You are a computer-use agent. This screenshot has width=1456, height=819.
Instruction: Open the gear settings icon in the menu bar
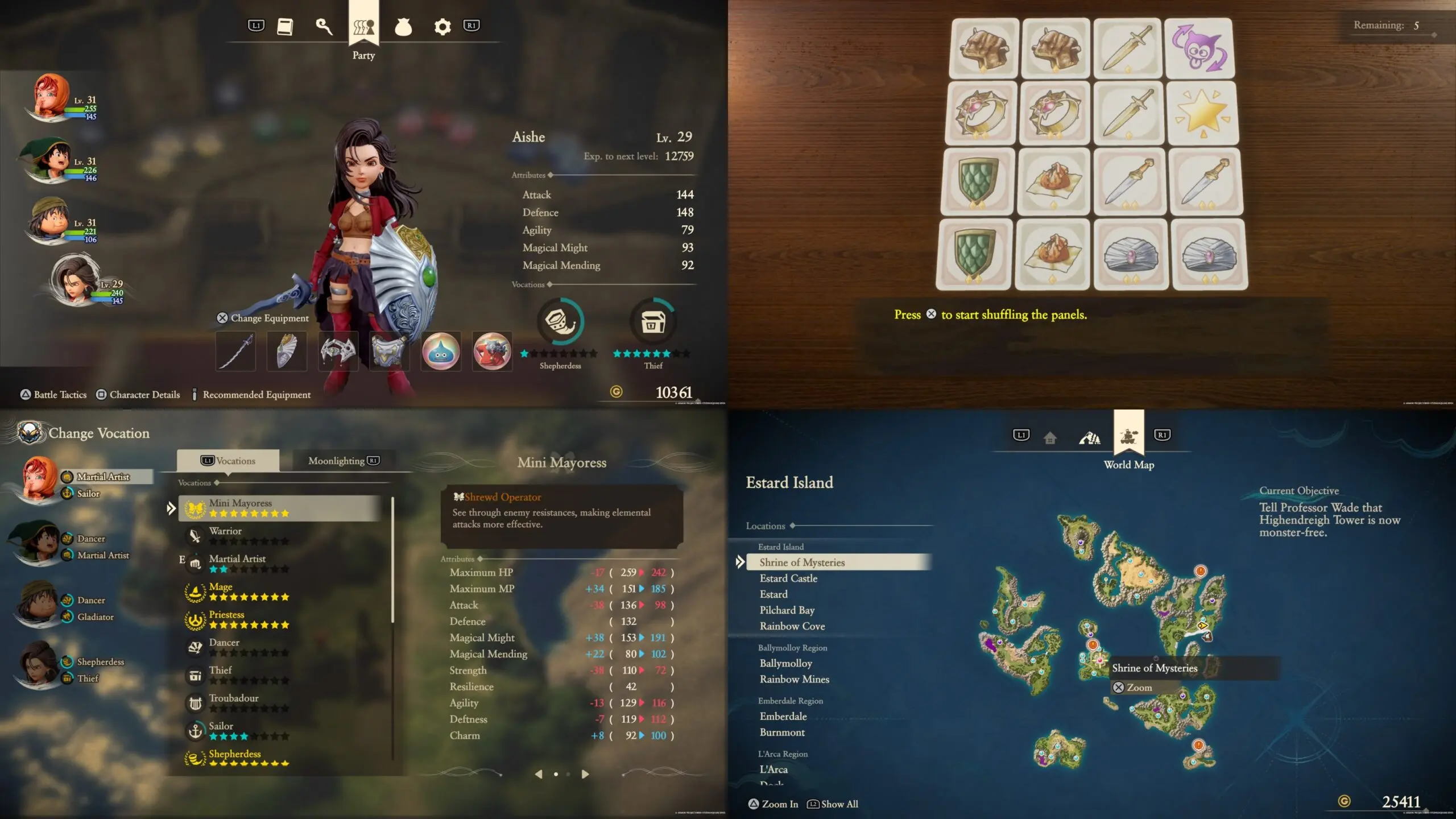click(x=442, y=27)
